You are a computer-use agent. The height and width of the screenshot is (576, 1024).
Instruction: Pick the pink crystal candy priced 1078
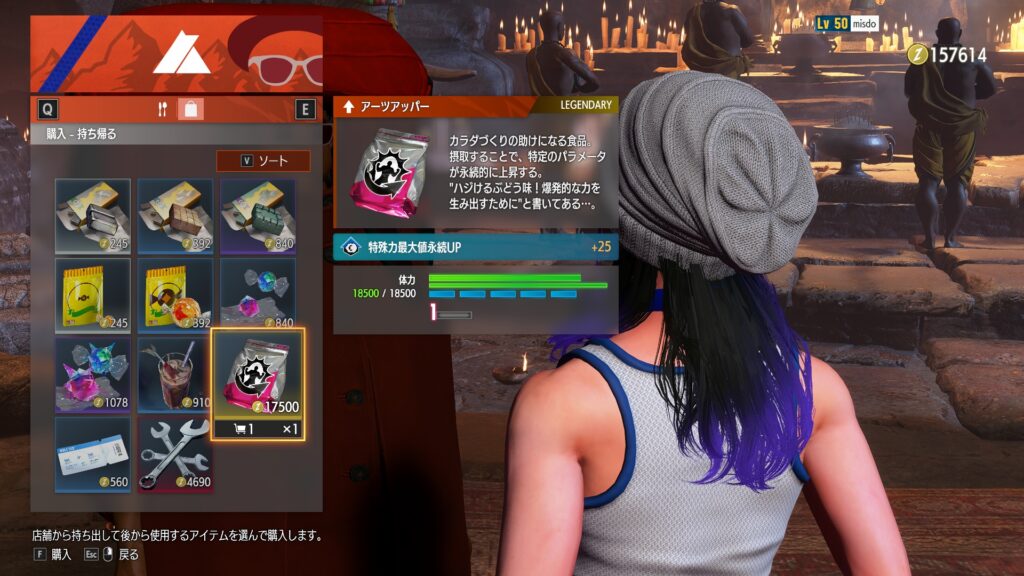click(x=93, y=374)
